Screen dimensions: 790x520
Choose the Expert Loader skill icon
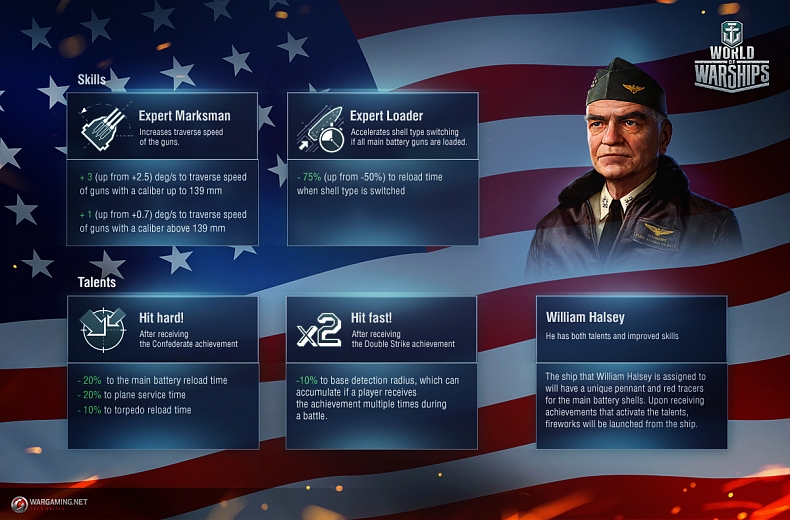pyautogui.click(x=317, y=127)
